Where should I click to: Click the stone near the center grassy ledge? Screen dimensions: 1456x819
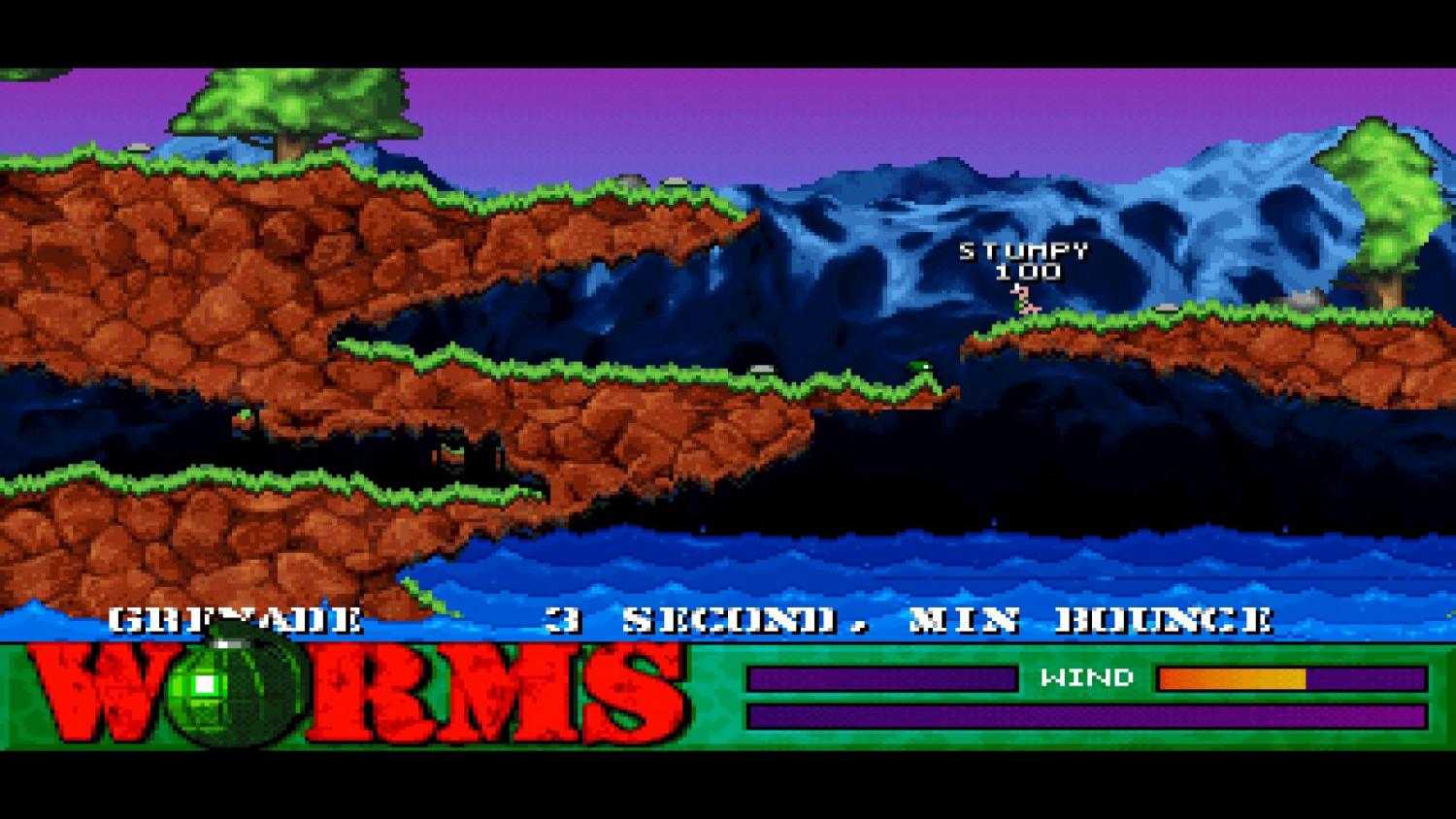pos(760,369)
